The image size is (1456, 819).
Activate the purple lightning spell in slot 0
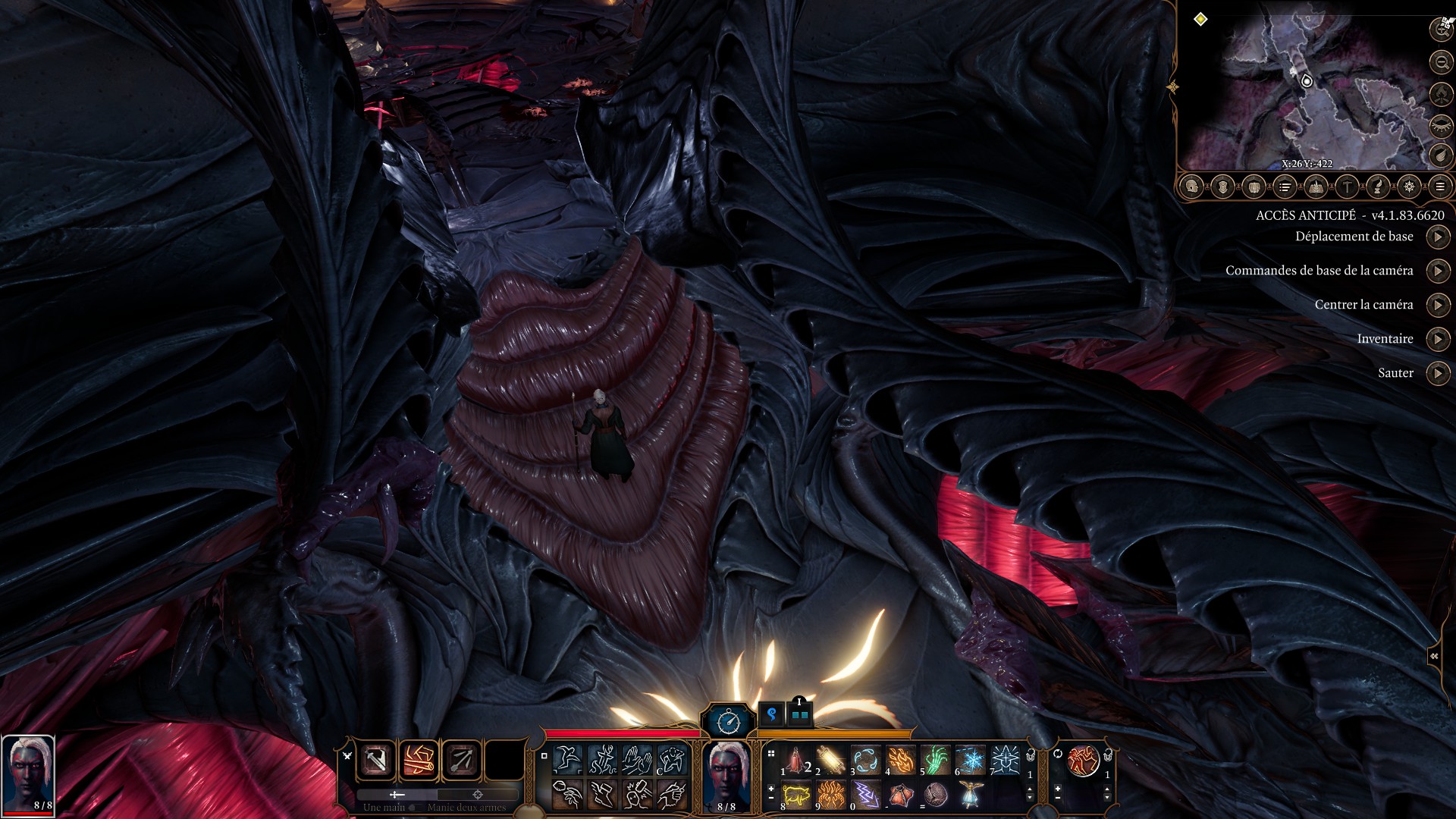[865, 795]
